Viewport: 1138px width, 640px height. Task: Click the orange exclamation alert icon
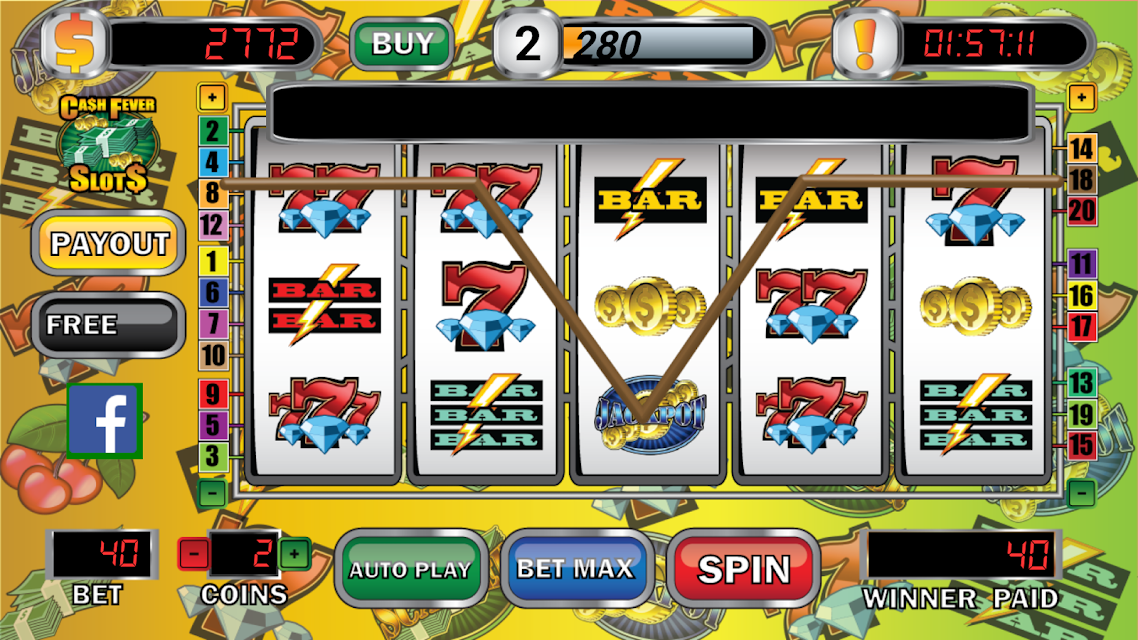[866, 44]
